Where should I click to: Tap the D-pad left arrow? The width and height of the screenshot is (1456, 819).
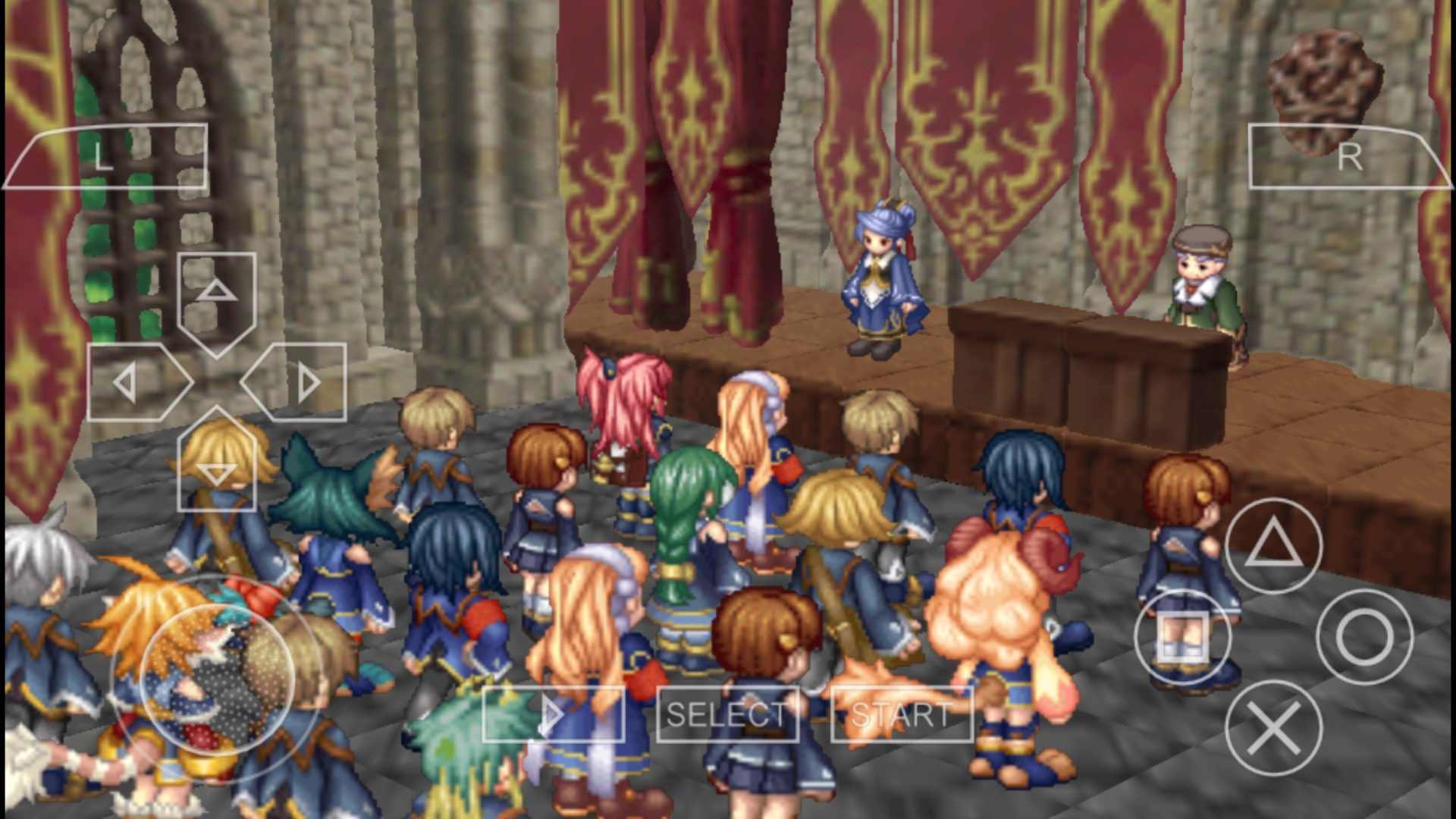[x=136, y=382]
